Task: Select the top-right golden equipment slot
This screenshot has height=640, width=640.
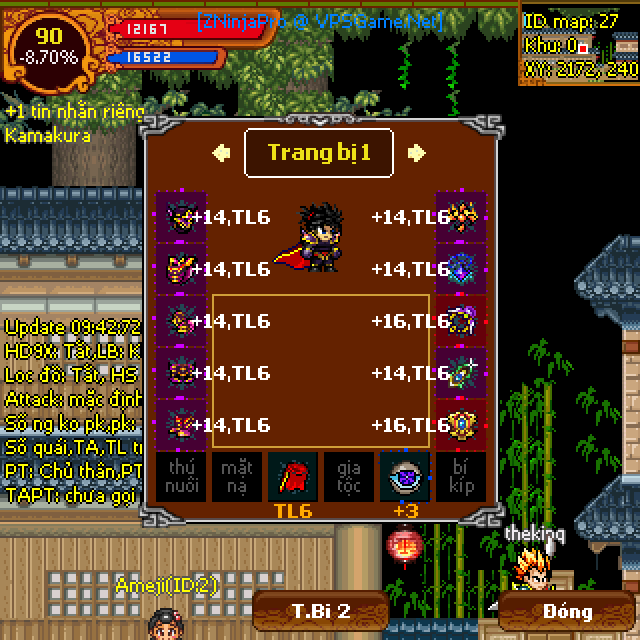Action: pyautogui.click(x=461, y=217)
